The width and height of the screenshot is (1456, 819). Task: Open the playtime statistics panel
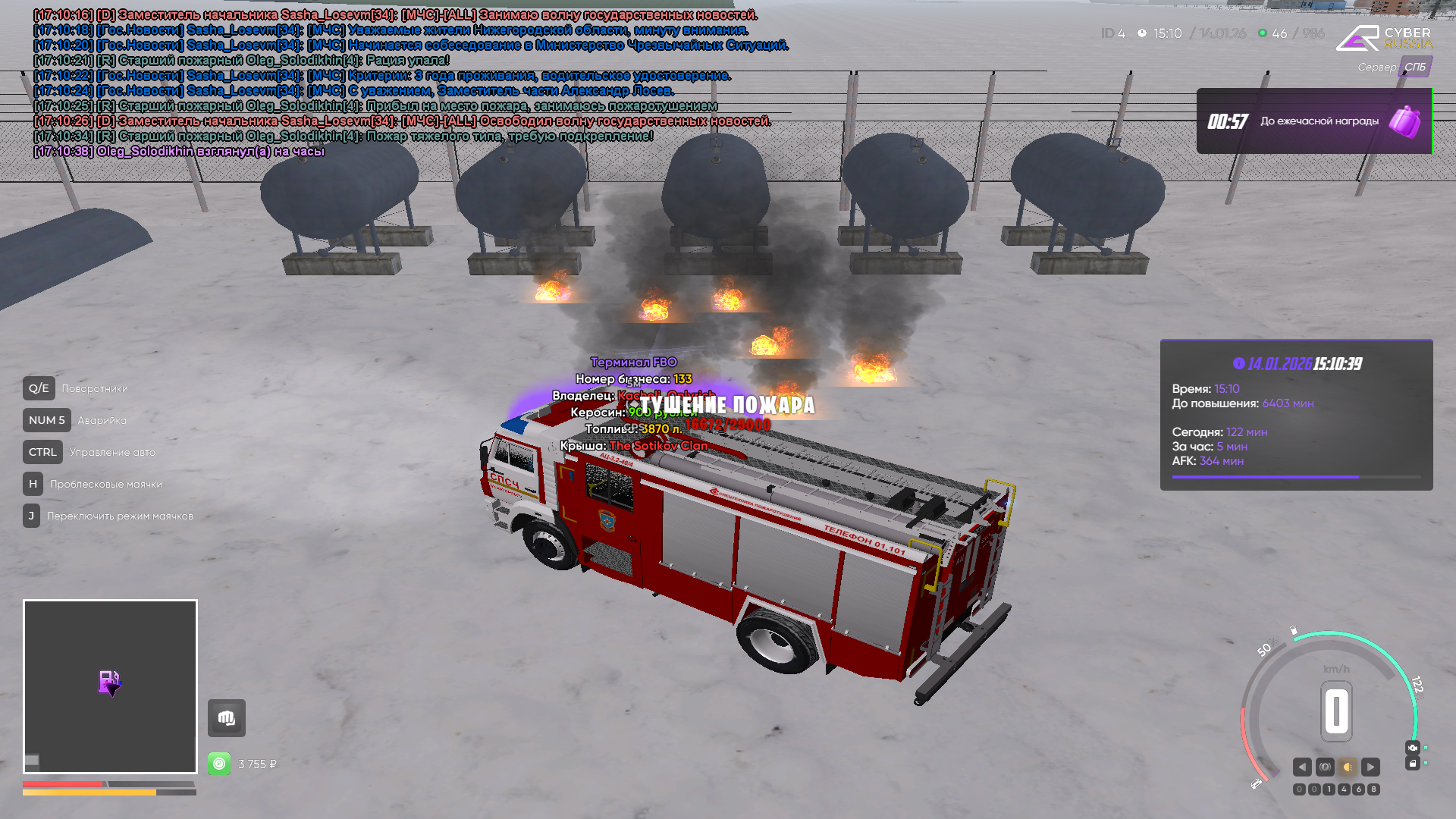[x=1296, y=415]
